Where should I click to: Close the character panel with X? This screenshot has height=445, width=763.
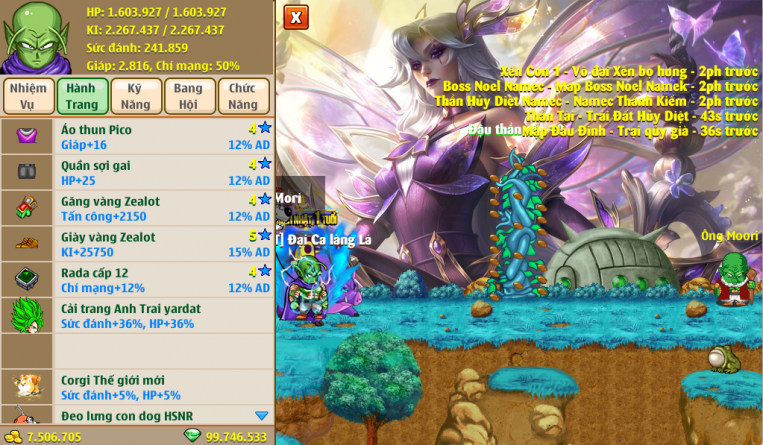tap(295, 17)
